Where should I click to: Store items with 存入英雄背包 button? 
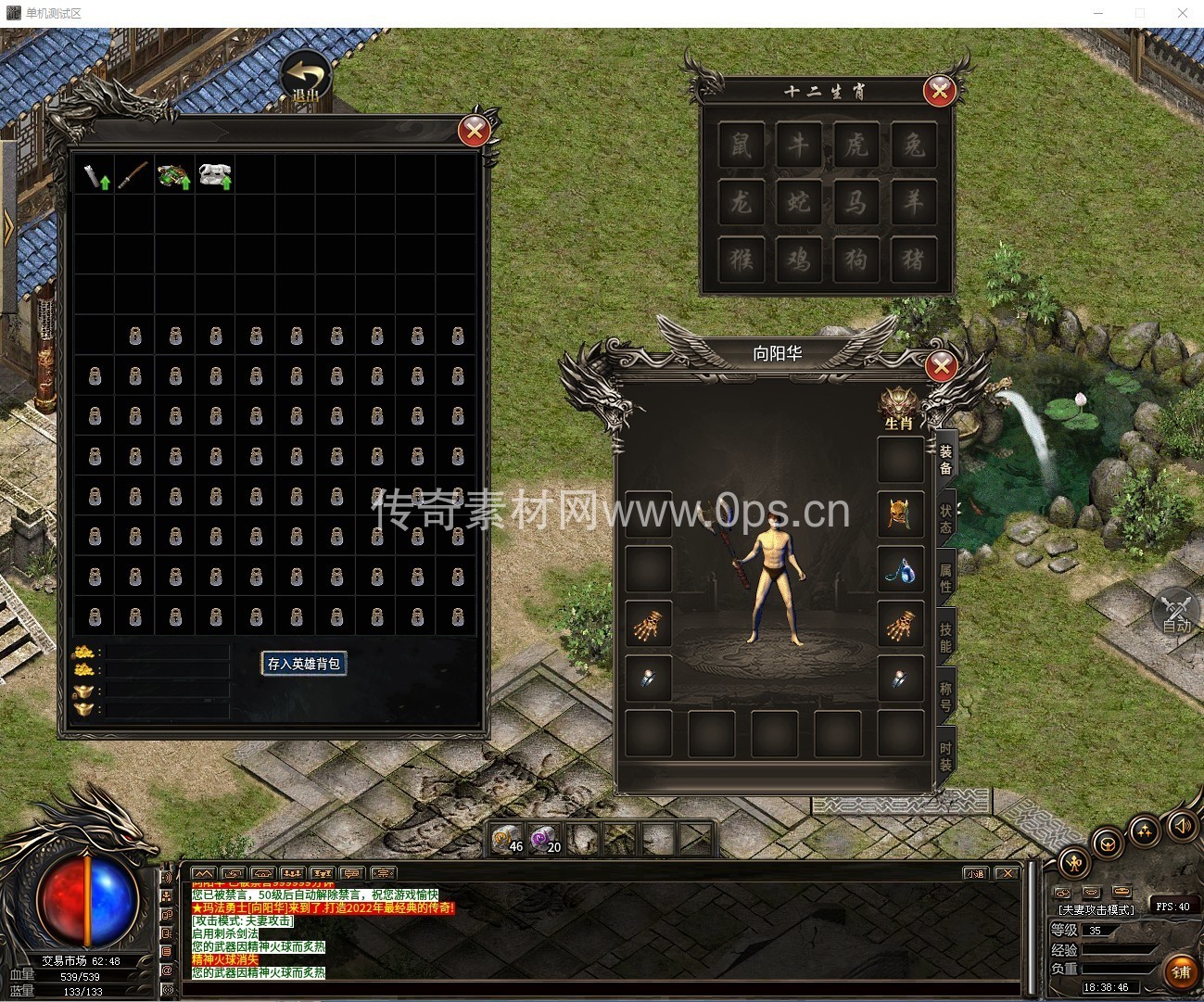pyautogui.click(x=304, y=664)
